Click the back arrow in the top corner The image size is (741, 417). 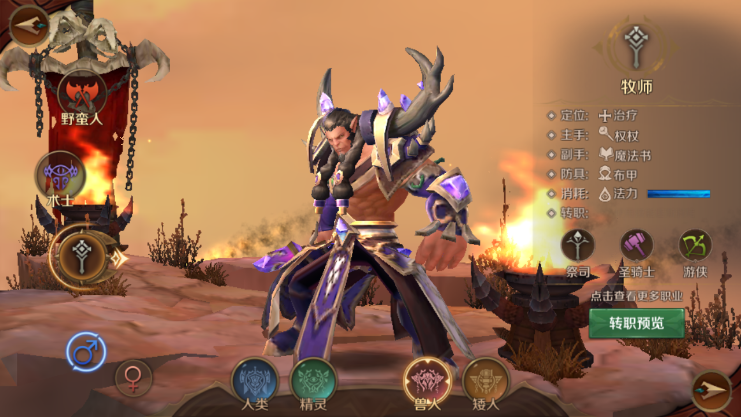tap(27, 22)
